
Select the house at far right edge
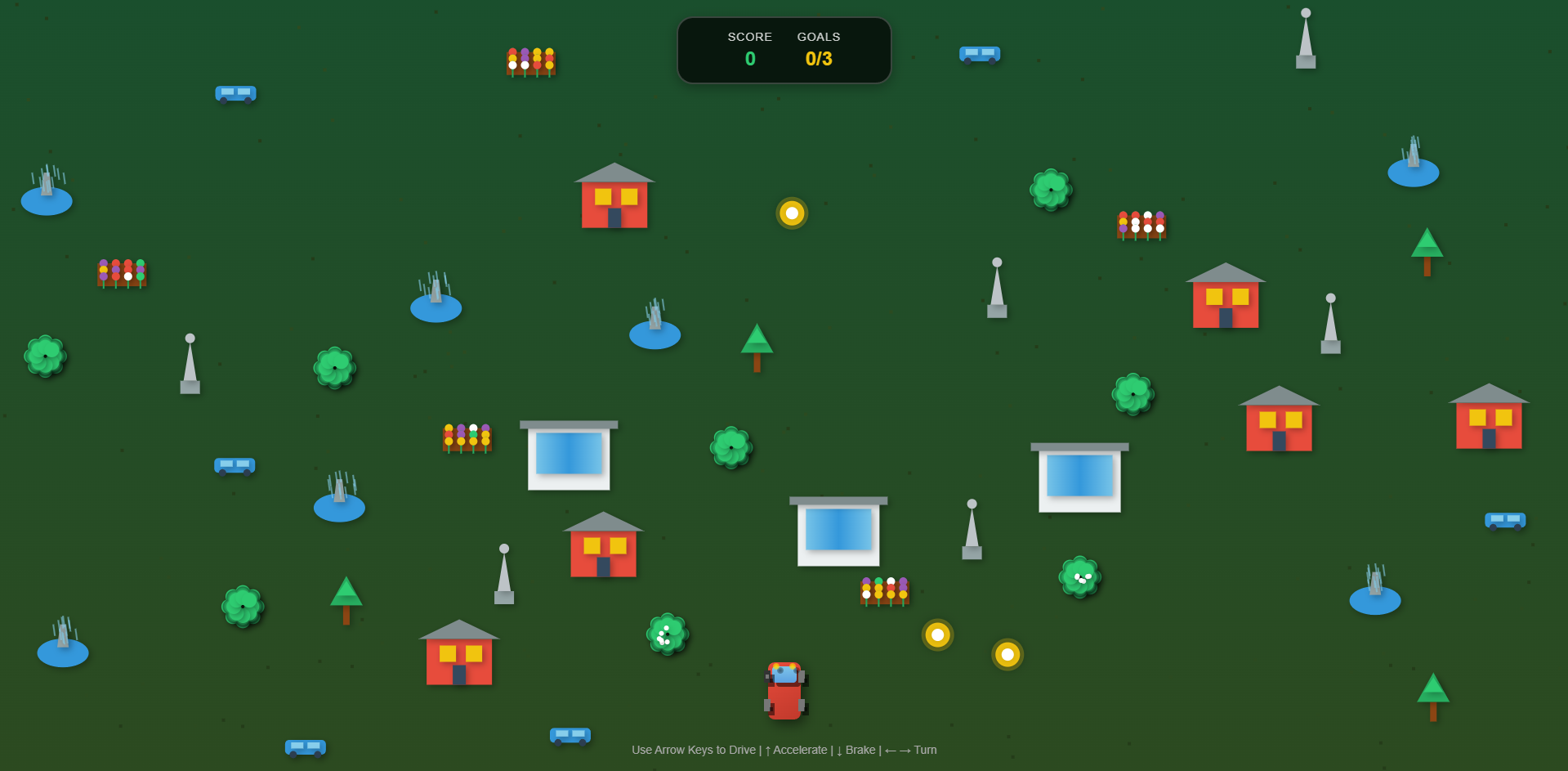pos(1489,419)
